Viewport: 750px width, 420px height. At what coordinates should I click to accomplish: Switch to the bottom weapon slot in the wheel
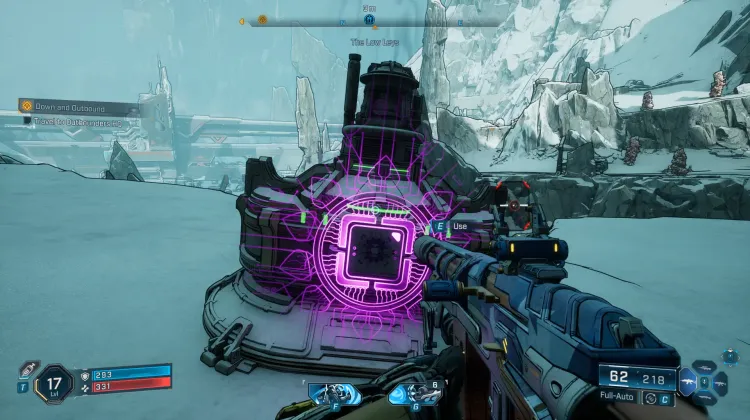coord(706,396)
